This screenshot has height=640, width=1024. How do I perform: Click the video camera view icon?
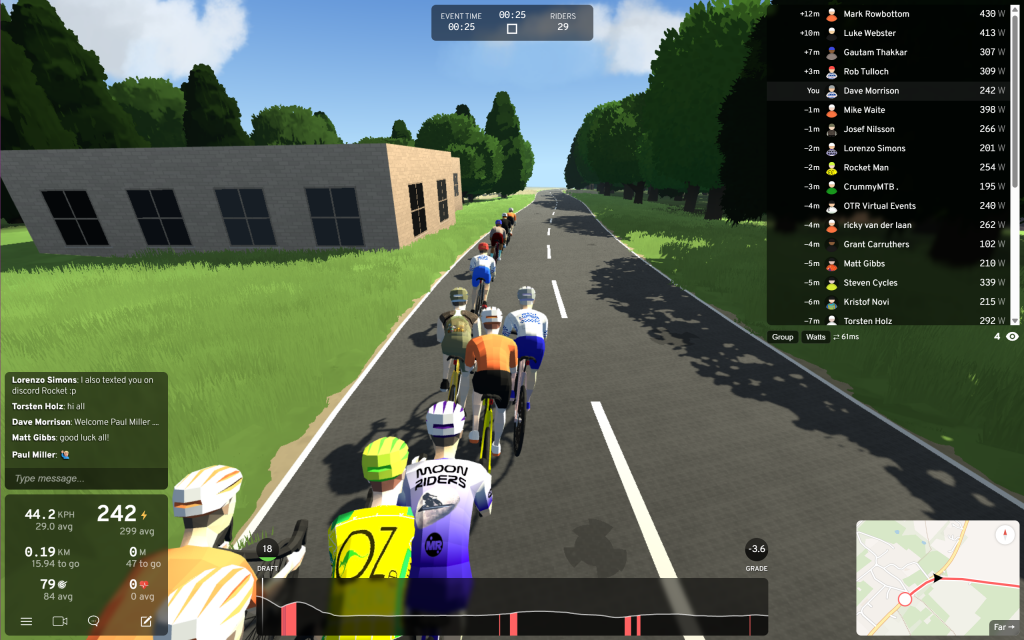[x=59, y=621]
